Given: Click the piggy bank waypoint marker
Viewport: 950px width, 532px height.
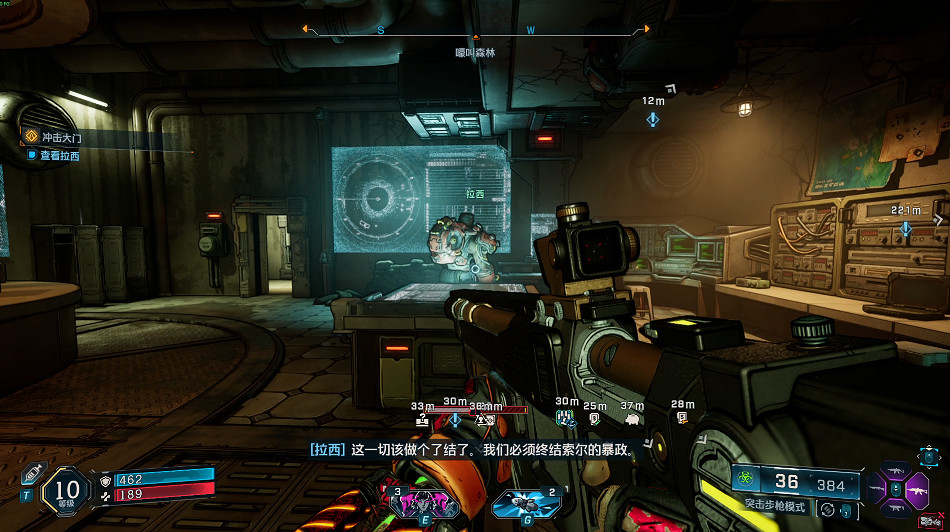Looking at the screenshot, I should click(x=632, y=419).
